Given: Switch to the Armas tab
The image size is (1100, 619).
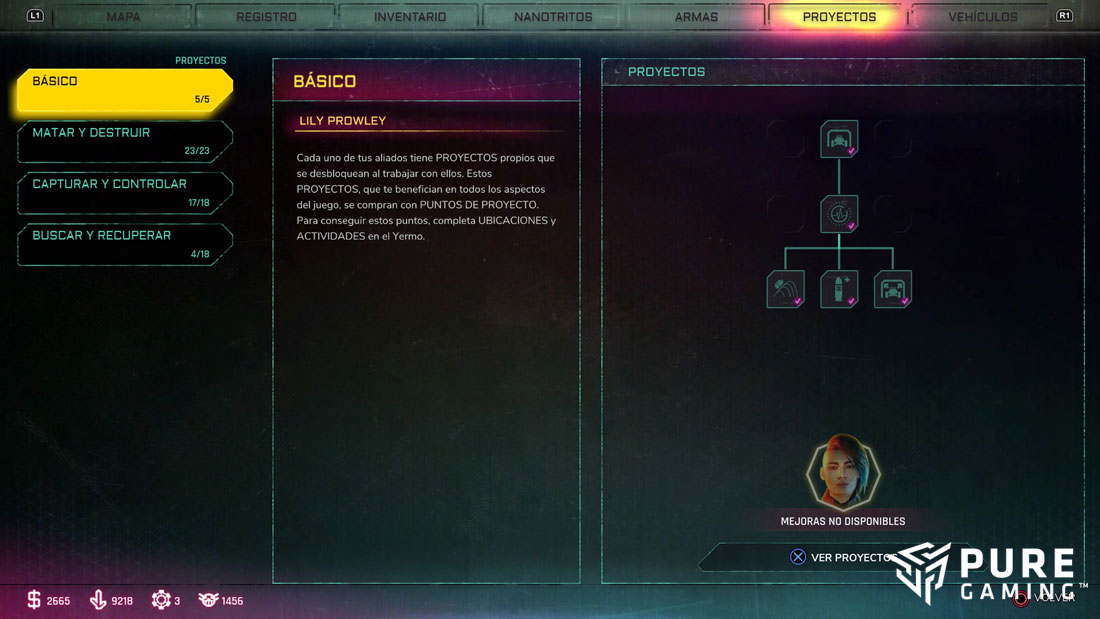Looking at the screenshot, I should click(696, 17).
